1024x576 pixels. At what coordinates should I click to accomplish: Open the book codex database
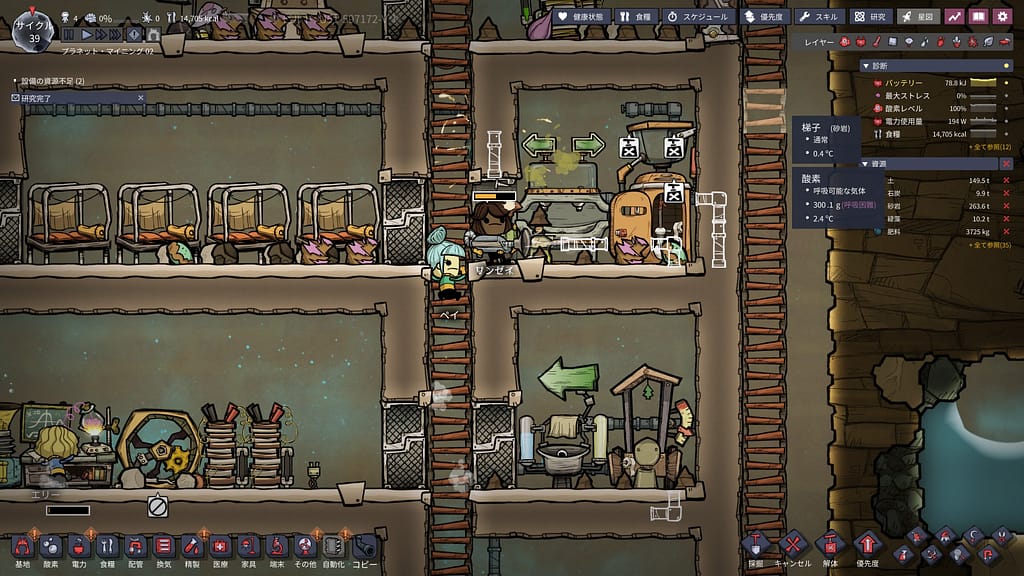click(x=977, y=16)
